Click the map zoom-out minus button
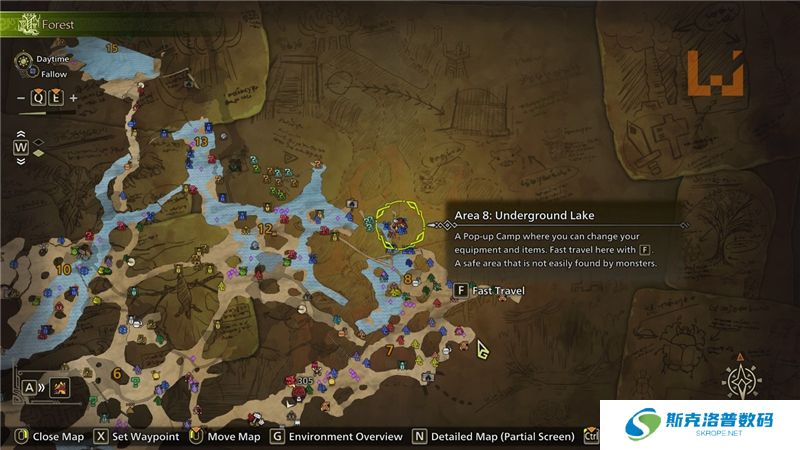The width and height of the screenshot is (800, 450). (x=21, y=97)
